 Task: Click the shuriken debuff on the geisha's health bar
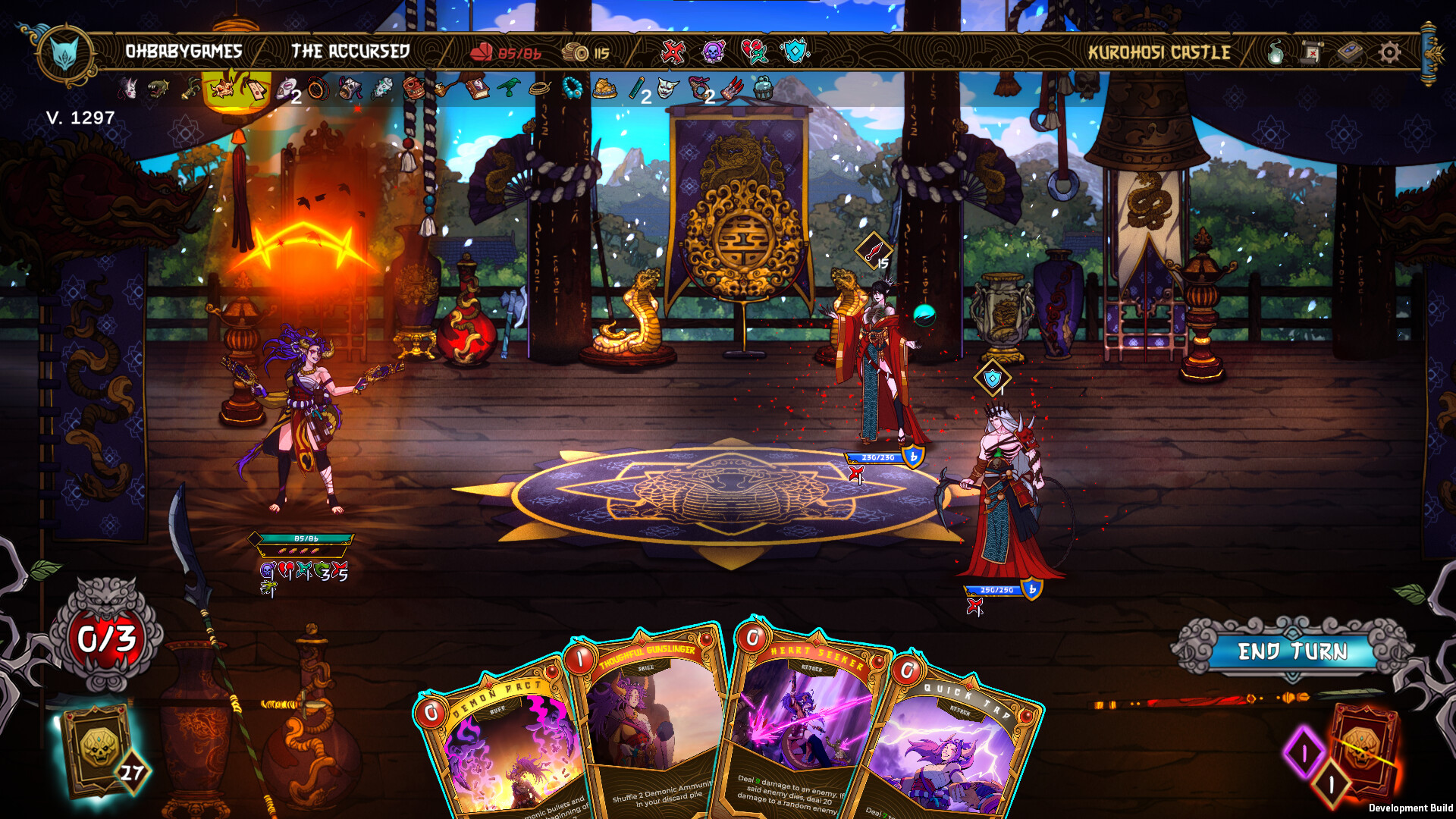(x=855, y=475)
